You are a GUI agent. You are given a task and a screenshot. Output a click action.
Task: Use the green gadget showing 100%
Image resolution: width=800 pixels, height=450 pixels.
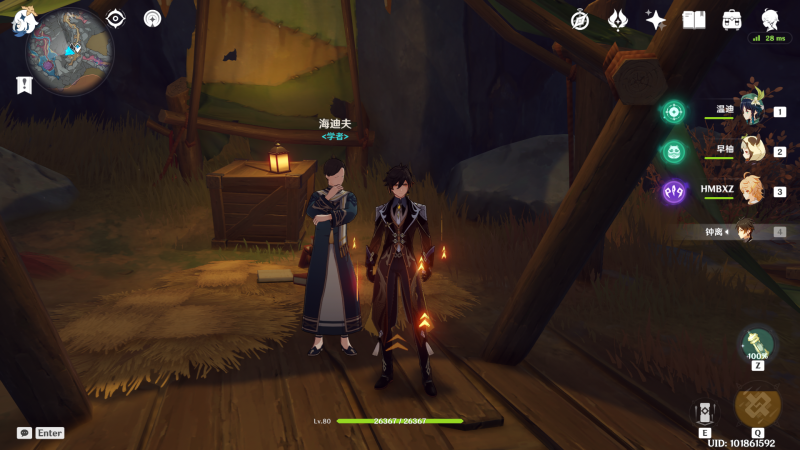click(x=757, y=345)
